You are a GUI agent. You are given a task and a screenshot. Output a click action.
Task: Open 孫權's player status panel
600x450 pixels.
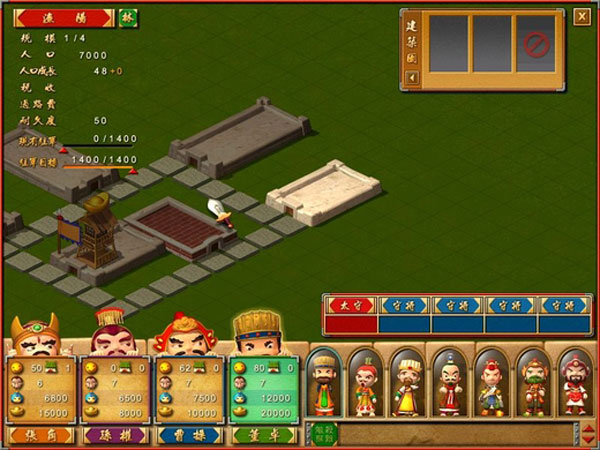click(112, 390)
